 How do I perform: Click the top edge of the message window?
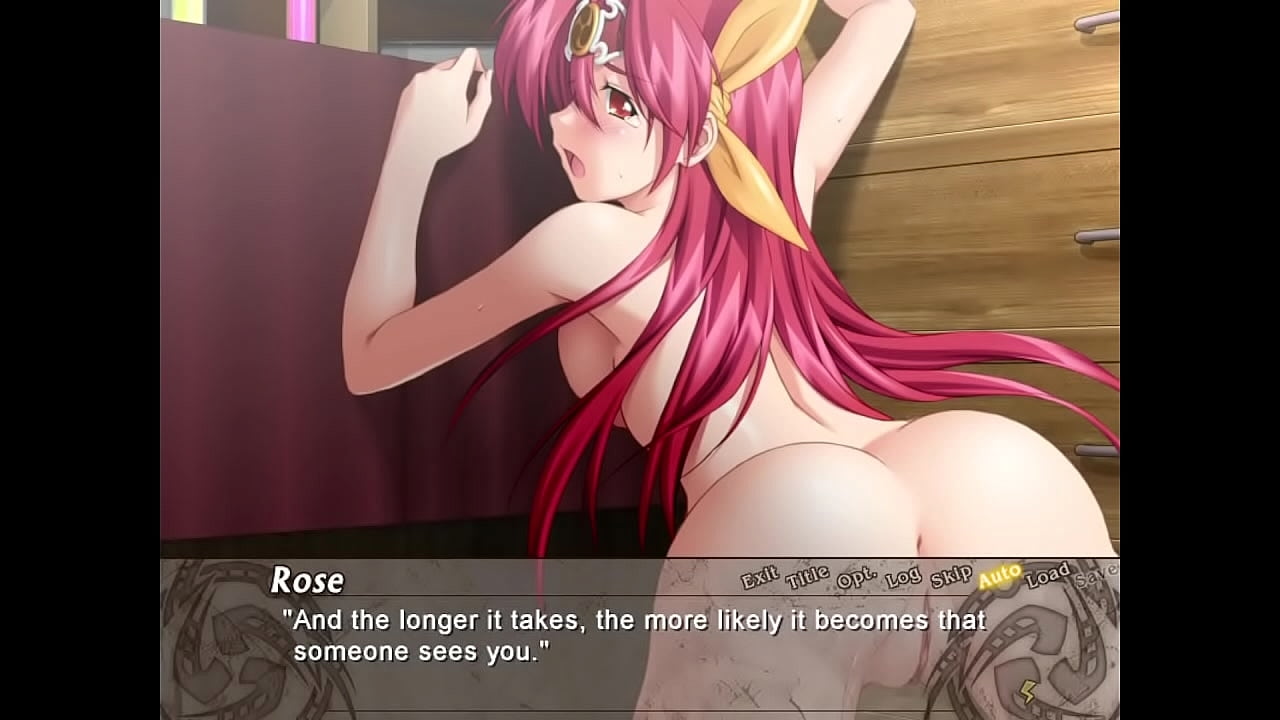point(640,560)
